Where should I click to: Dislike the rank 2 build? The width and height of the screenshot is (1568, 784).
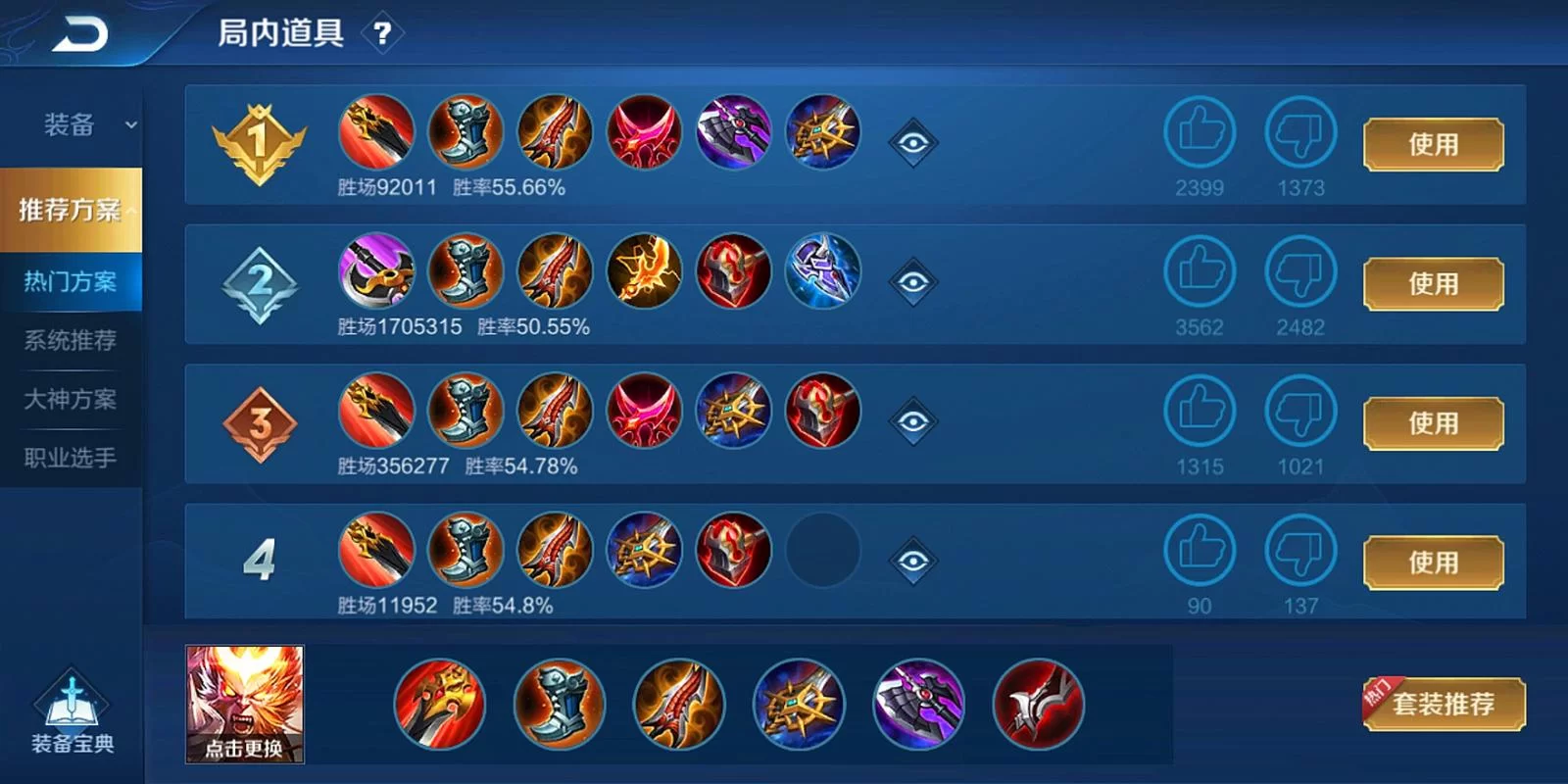(1300, 271)
